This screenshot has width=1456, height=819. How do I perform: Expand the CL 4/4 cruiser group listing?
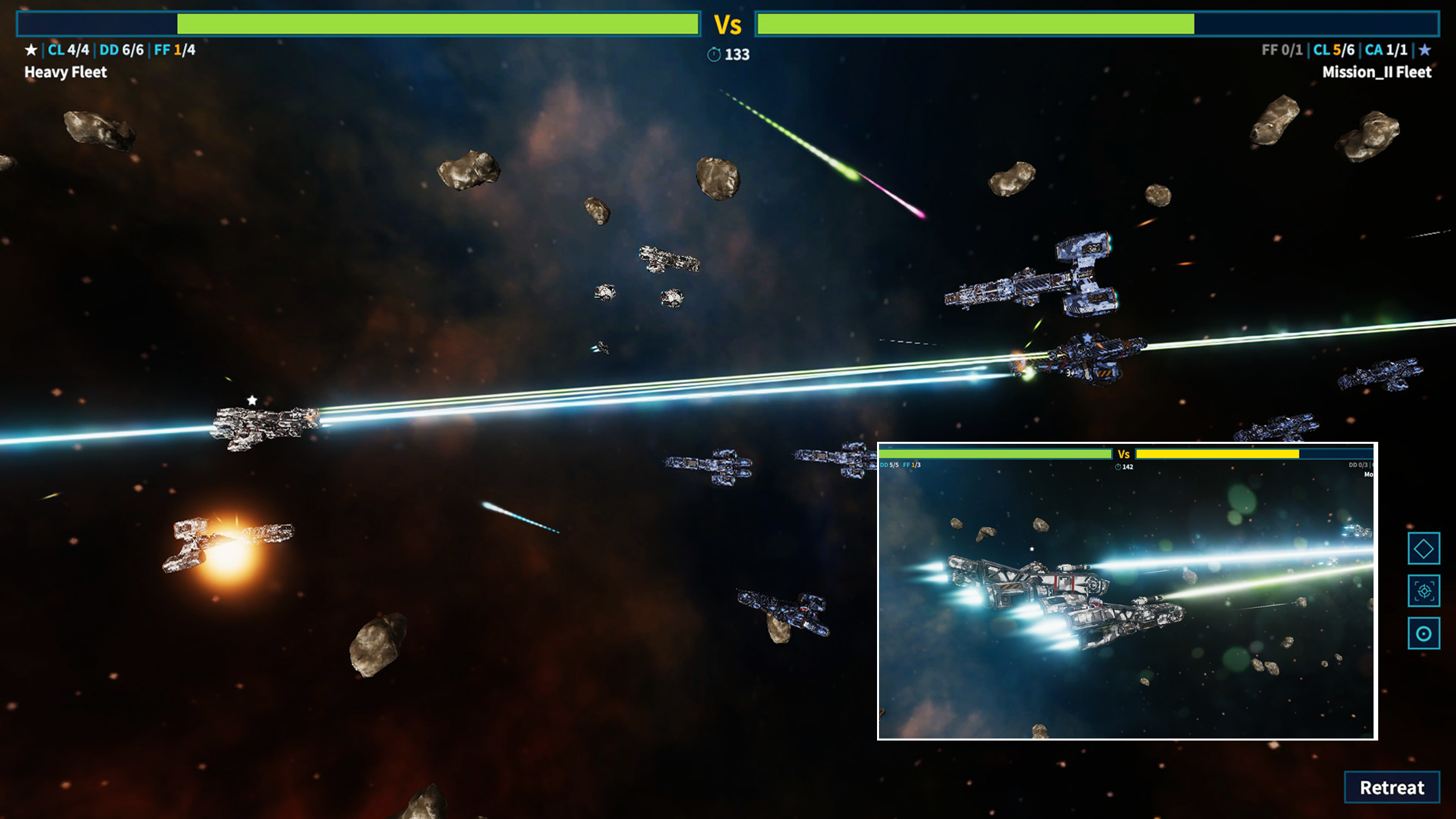pyautogui.click(x=69, y=48)
